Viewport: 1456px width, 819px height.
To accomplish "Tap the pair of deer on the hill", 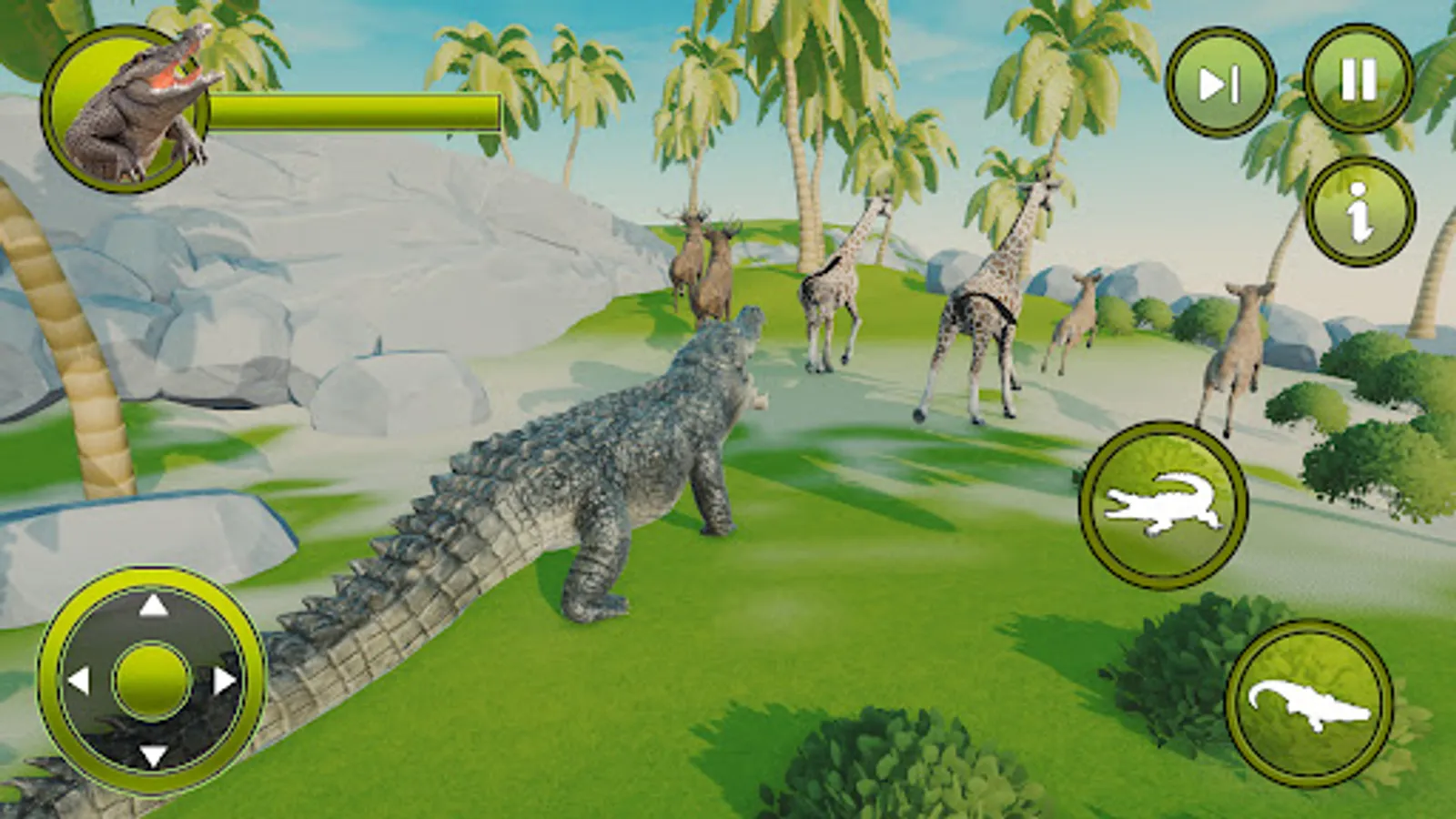I will [x=705, y=264].
